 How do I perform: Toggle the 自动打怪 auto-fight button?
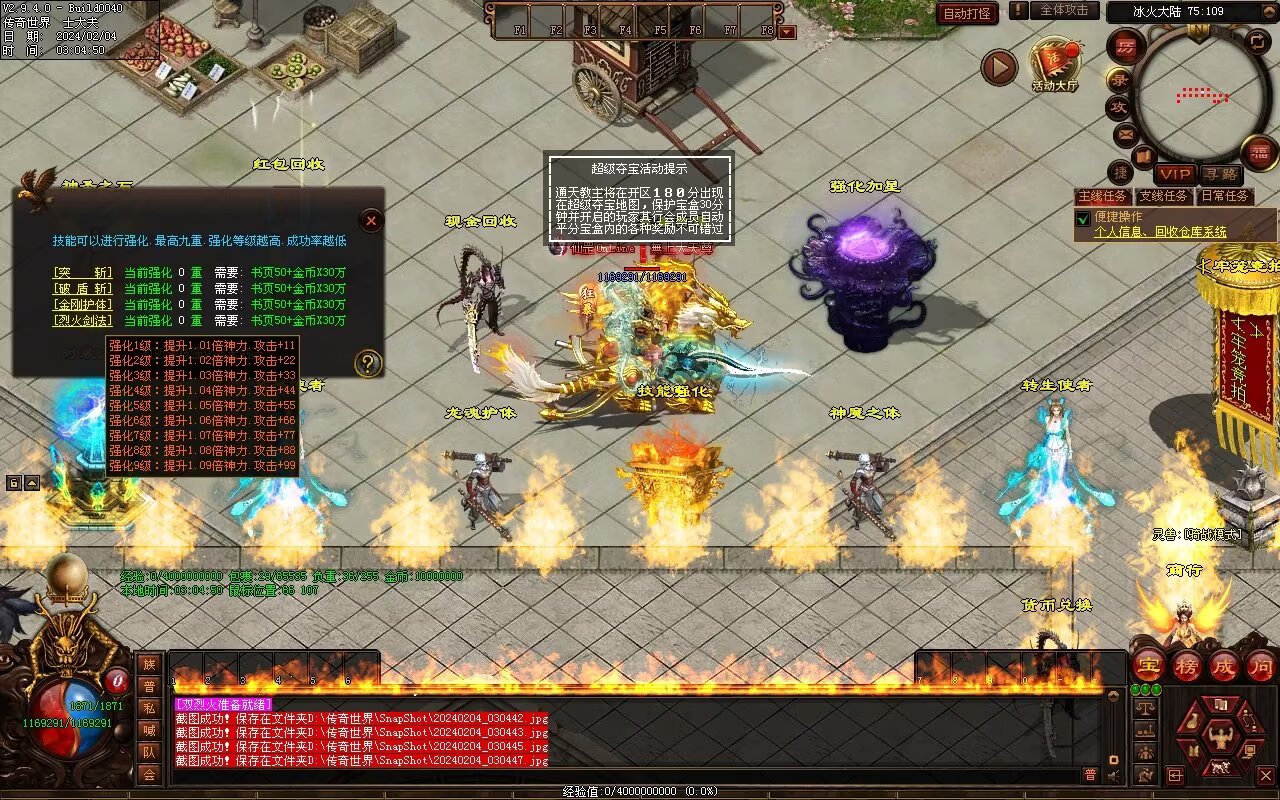pyautogui.click(x=967, y=13)
